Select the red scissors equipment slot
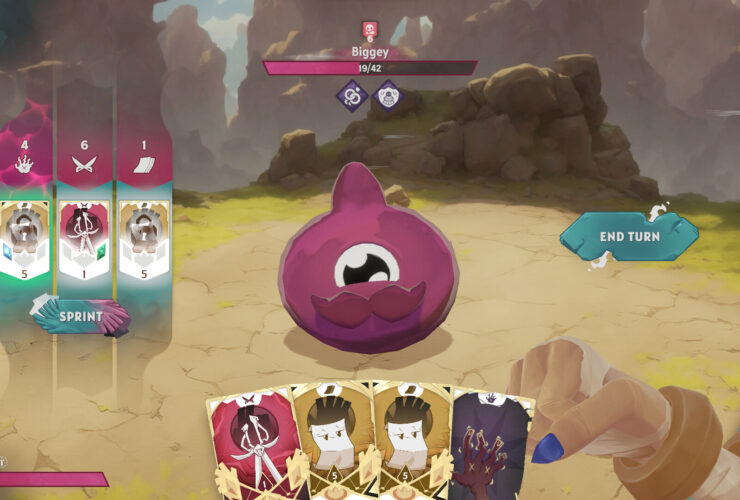The image size is (740, 500). click(x=85, y=240)
